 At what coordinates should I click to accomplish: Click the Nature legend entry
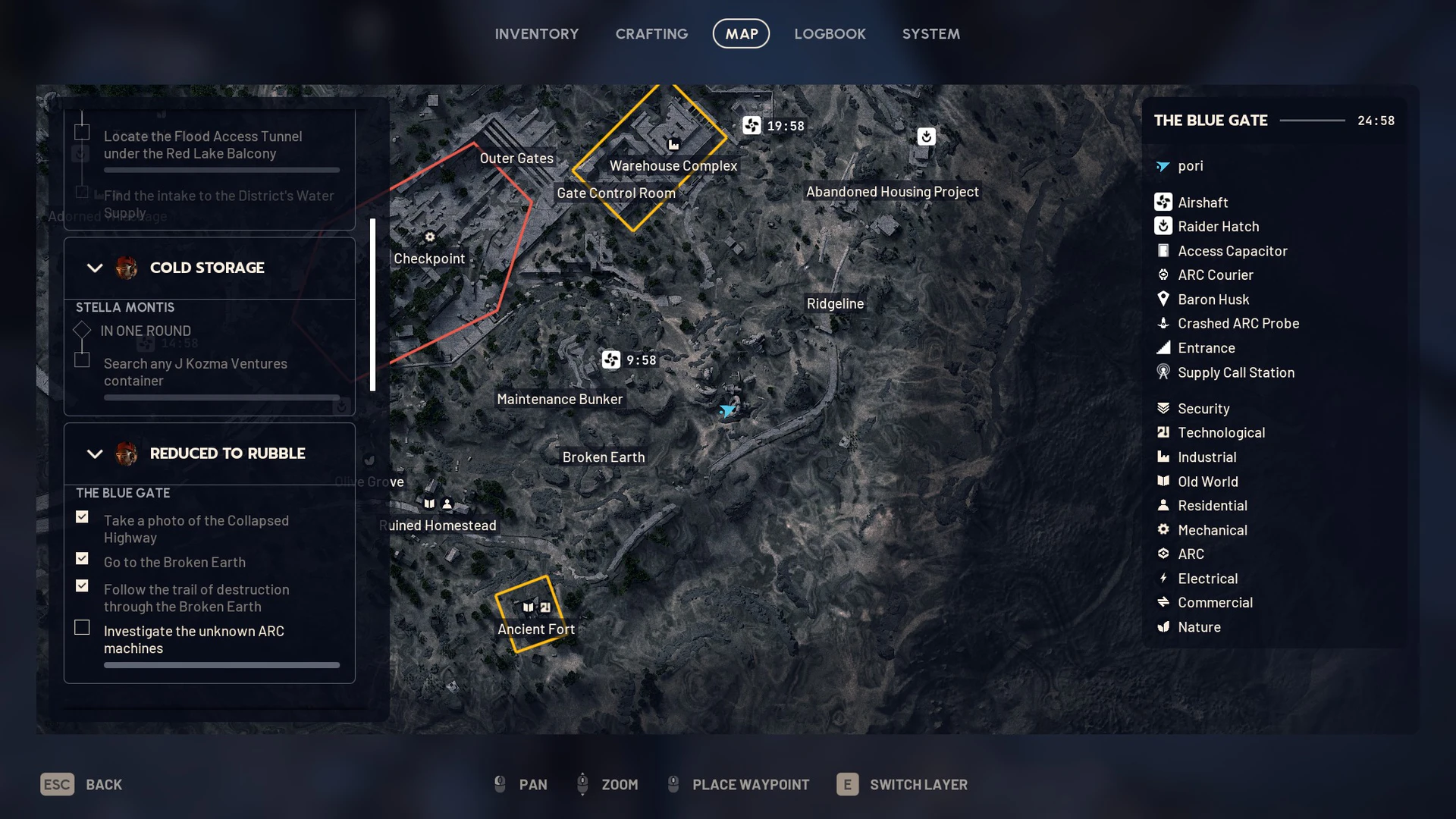click(1198, 627)
